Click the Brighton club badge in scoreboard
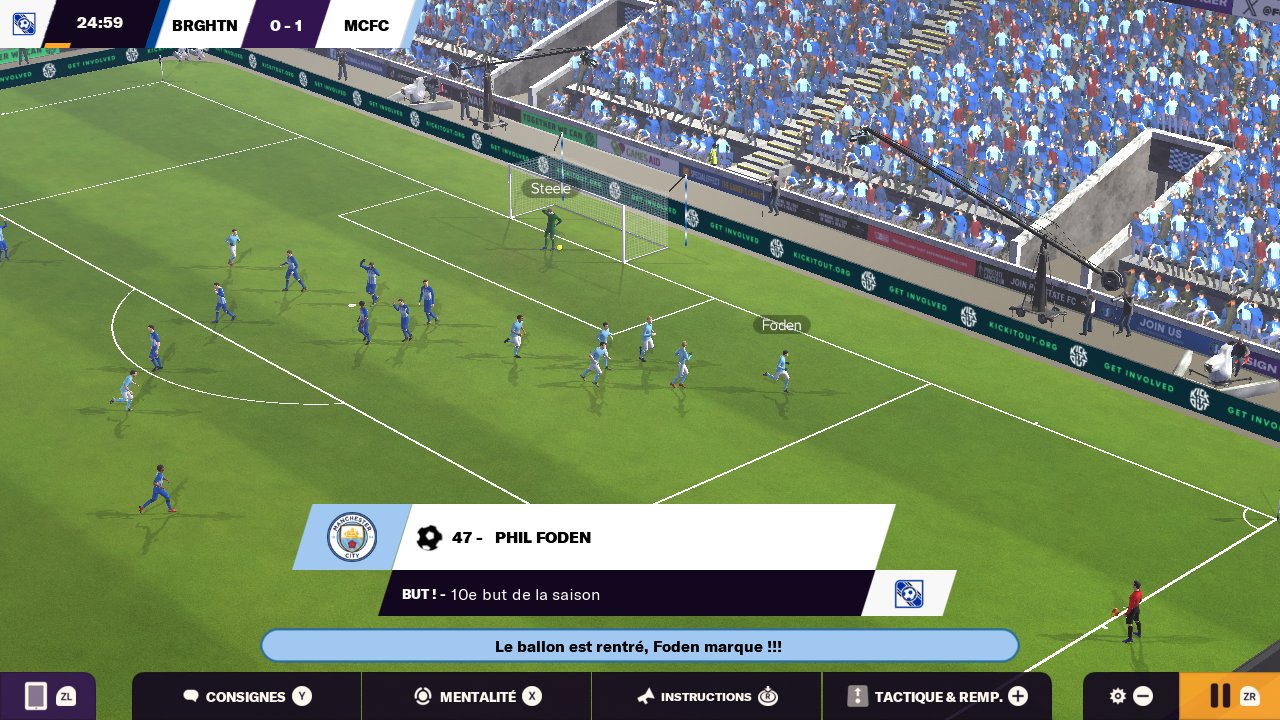 [24, 23]
